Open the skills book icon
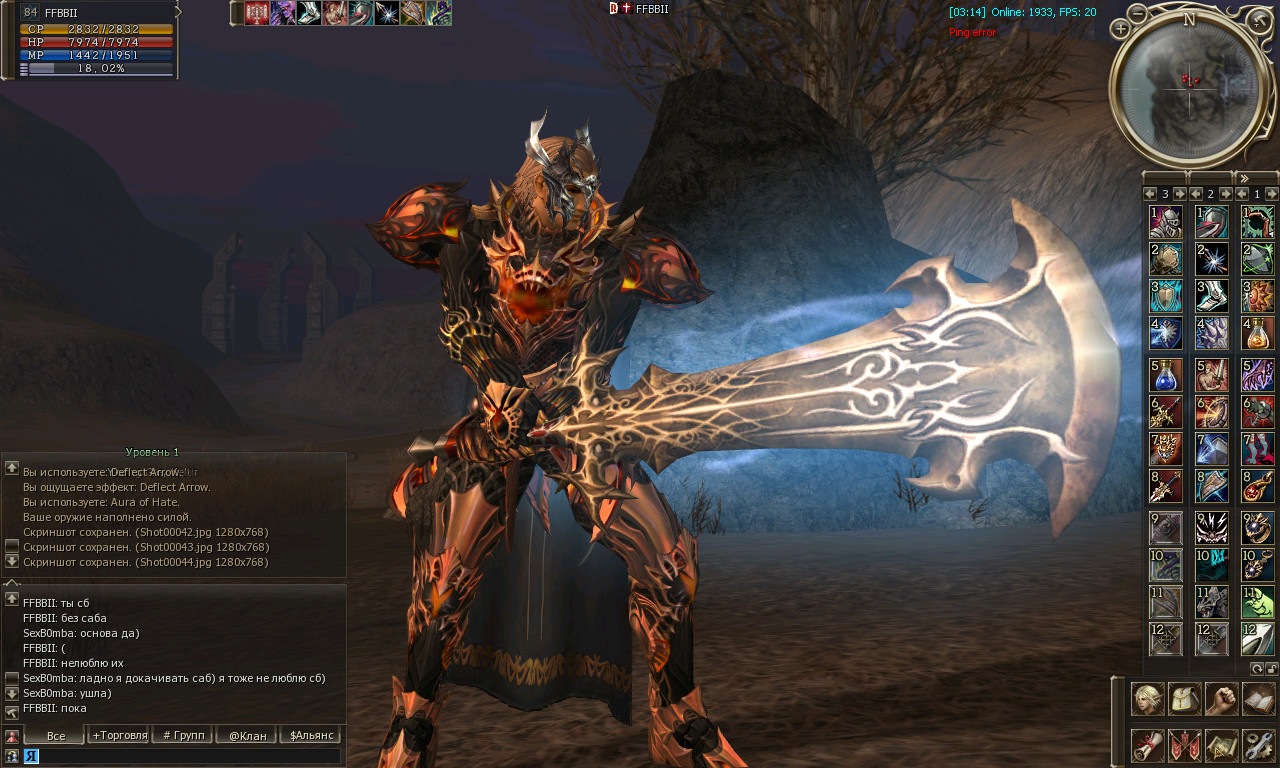The image size is (1280, 768). (x=1258, y=699)
